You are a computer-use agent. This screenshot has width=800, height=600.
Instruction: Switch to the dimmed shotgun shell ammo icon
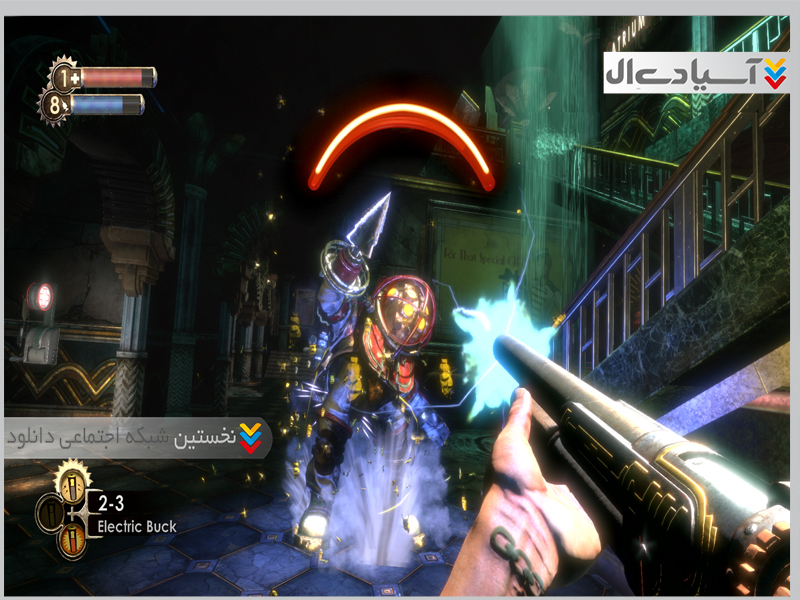coord(51,513)
